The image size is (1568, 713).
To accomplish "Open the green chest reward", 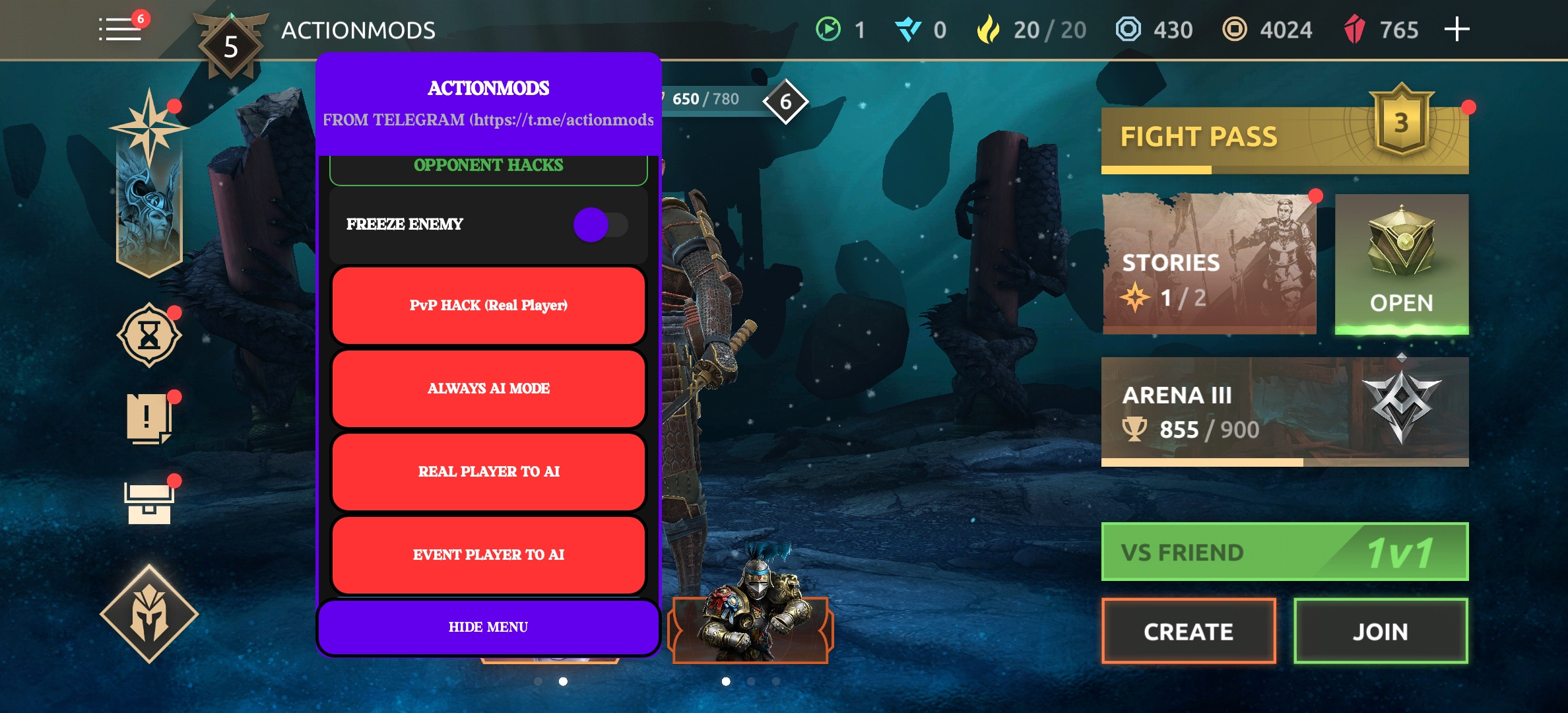I will 1401,264.
